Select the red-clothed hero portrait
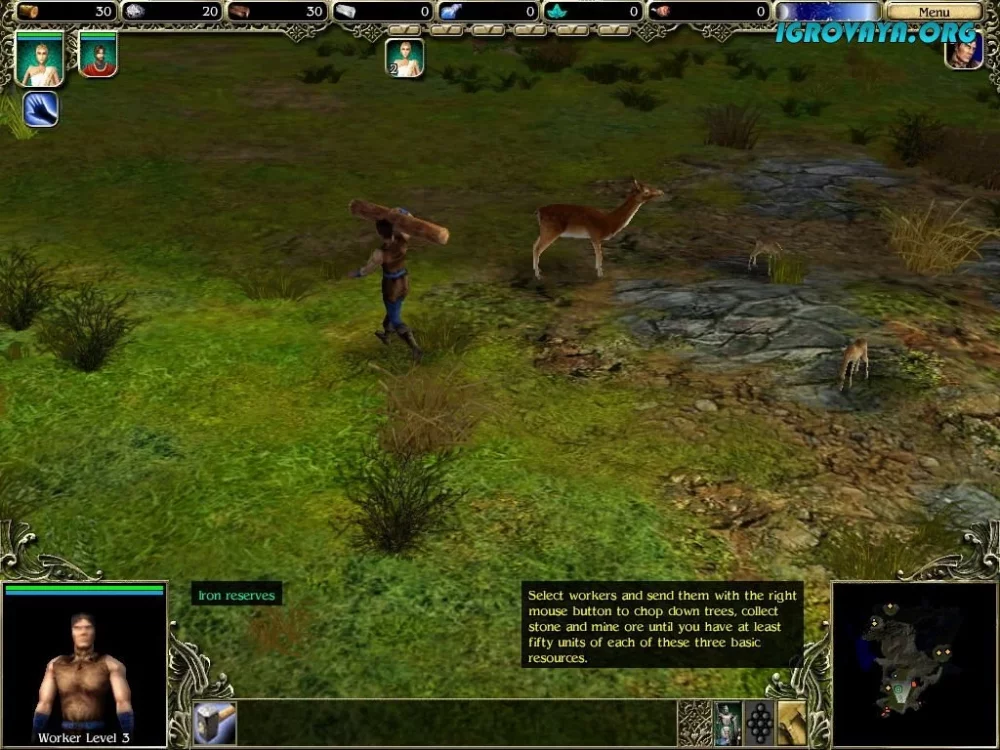This screenshot has width=1000, height=750. 98,54
